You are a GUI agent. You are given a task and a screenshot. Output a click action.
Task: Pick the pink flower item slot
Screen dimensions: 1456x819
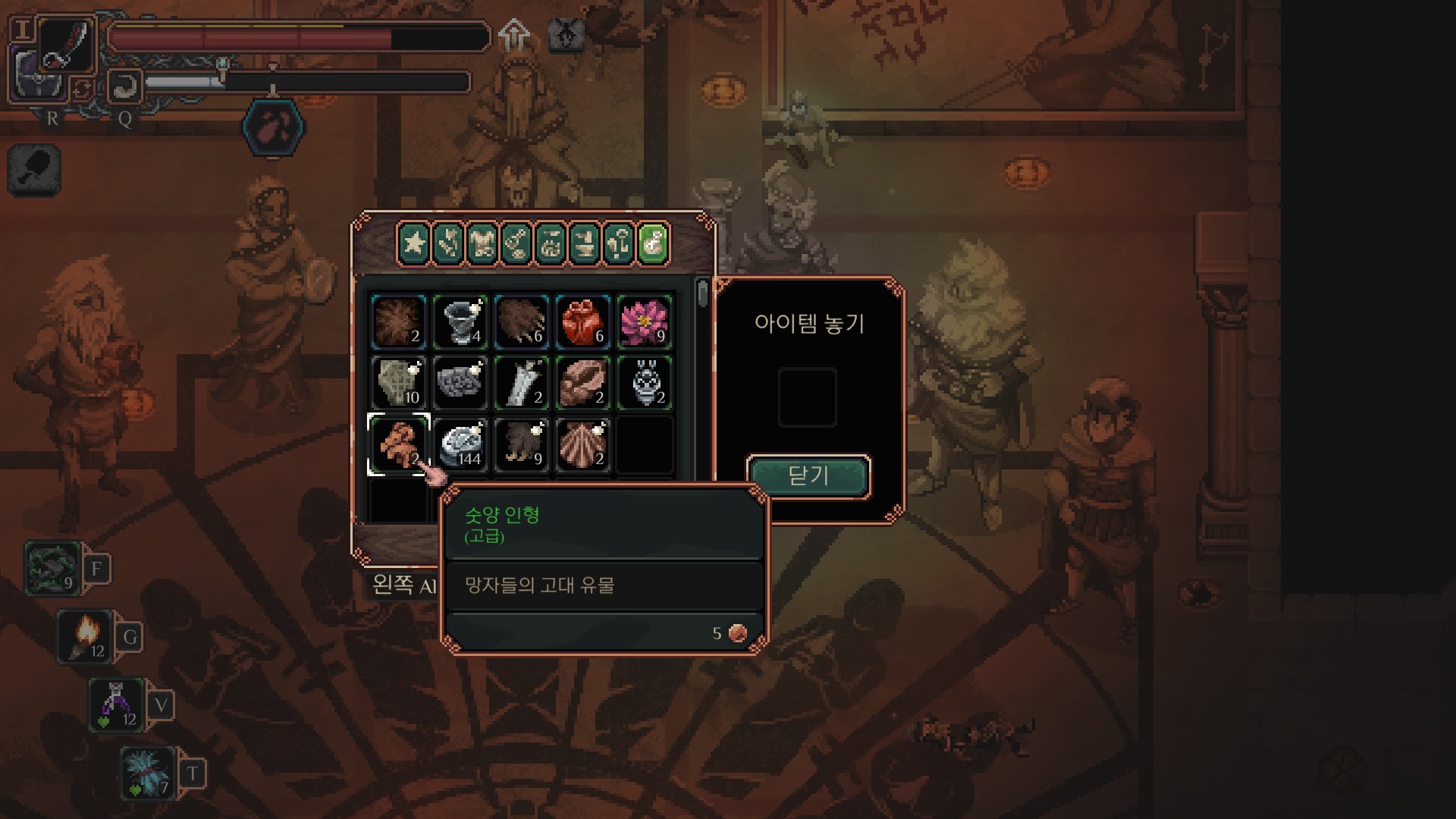click(645, 322)
